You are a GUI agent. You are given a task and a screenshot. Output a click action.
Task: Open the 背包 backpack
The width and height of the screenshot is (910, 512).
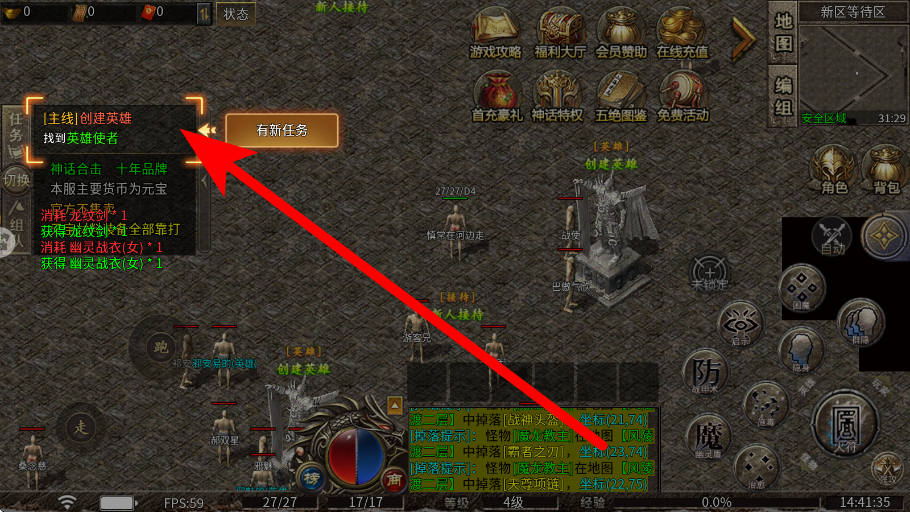click(x=886, y=168)
